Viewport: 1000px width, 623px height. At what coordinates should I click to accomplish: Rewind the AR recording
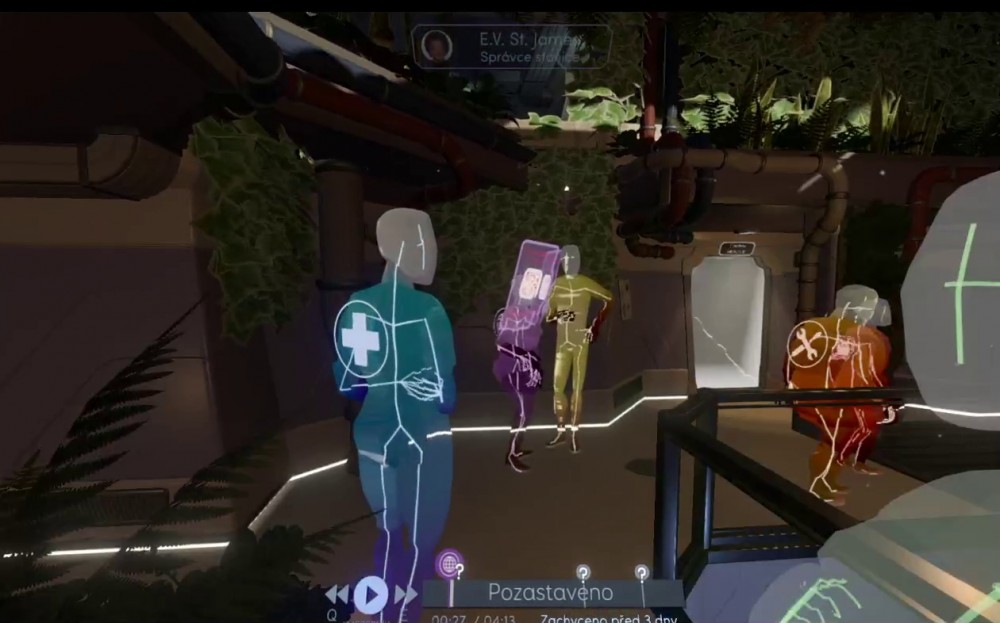[x=337, y=595]
